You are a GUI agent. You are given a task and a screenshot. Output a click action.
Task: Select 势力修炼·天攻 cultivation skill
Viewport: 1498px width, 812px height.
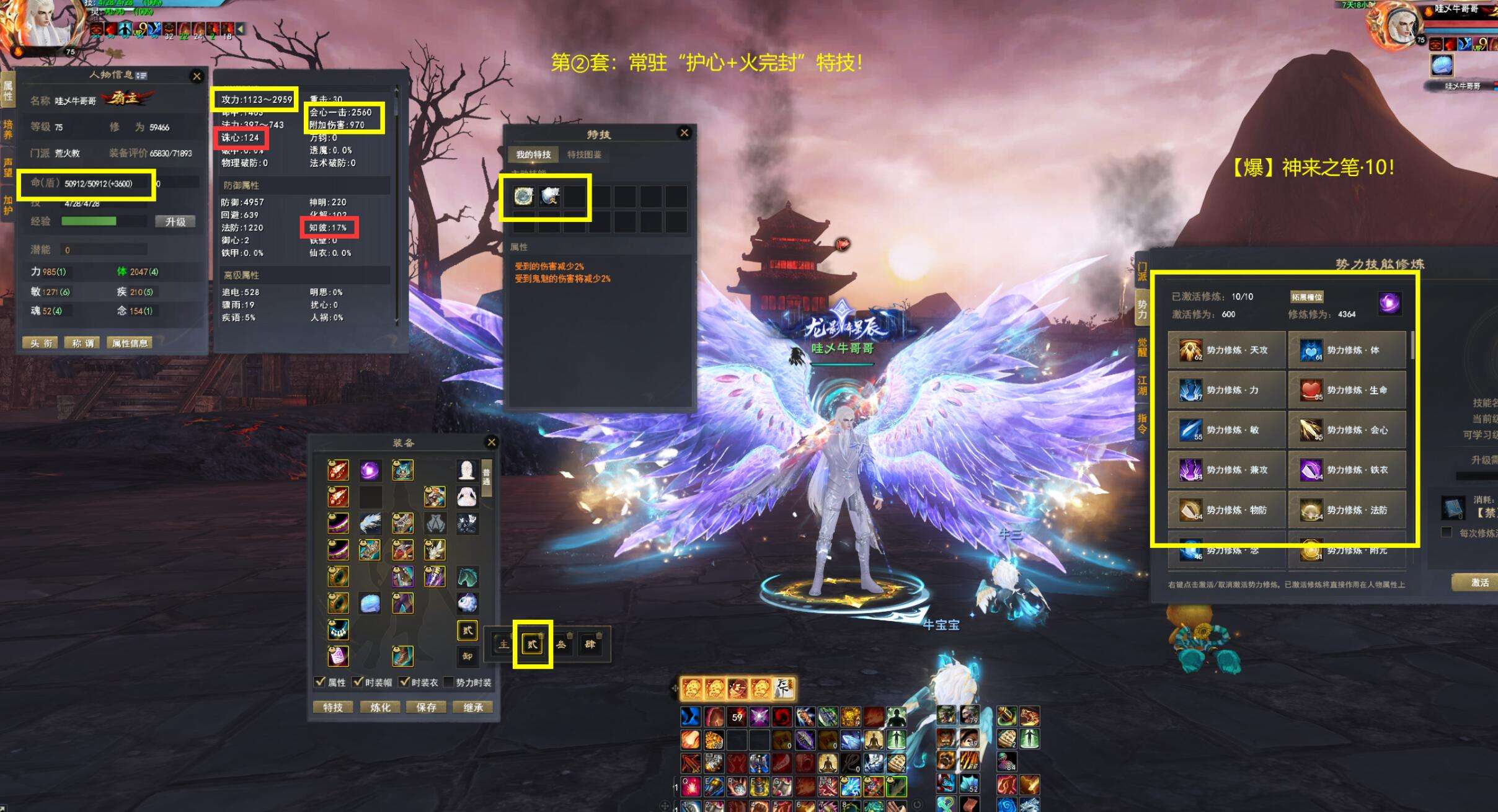1226,350
